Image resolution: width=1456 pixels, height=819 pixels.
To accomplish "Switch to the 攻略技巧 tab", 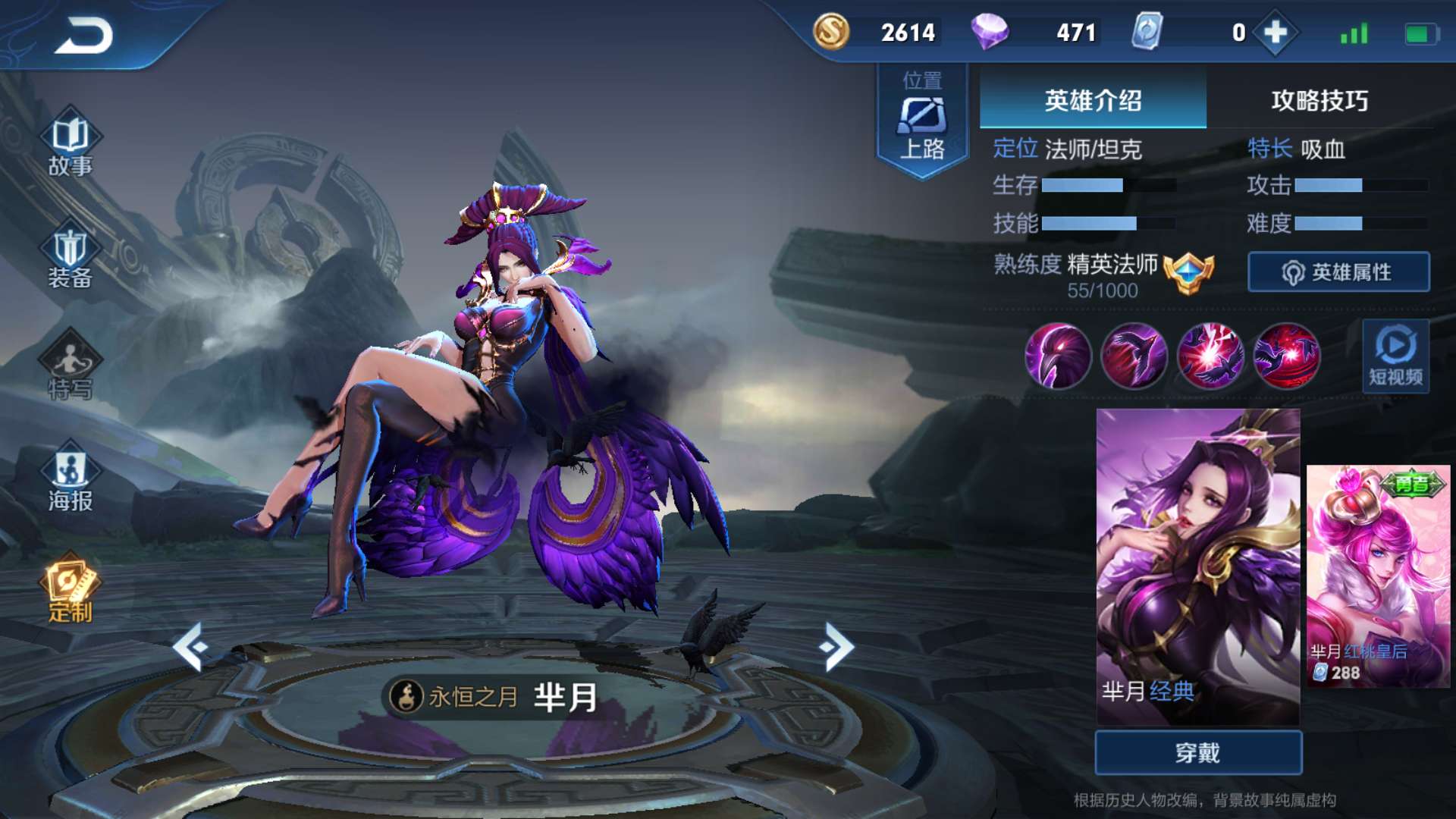I will click(1319, 100).
